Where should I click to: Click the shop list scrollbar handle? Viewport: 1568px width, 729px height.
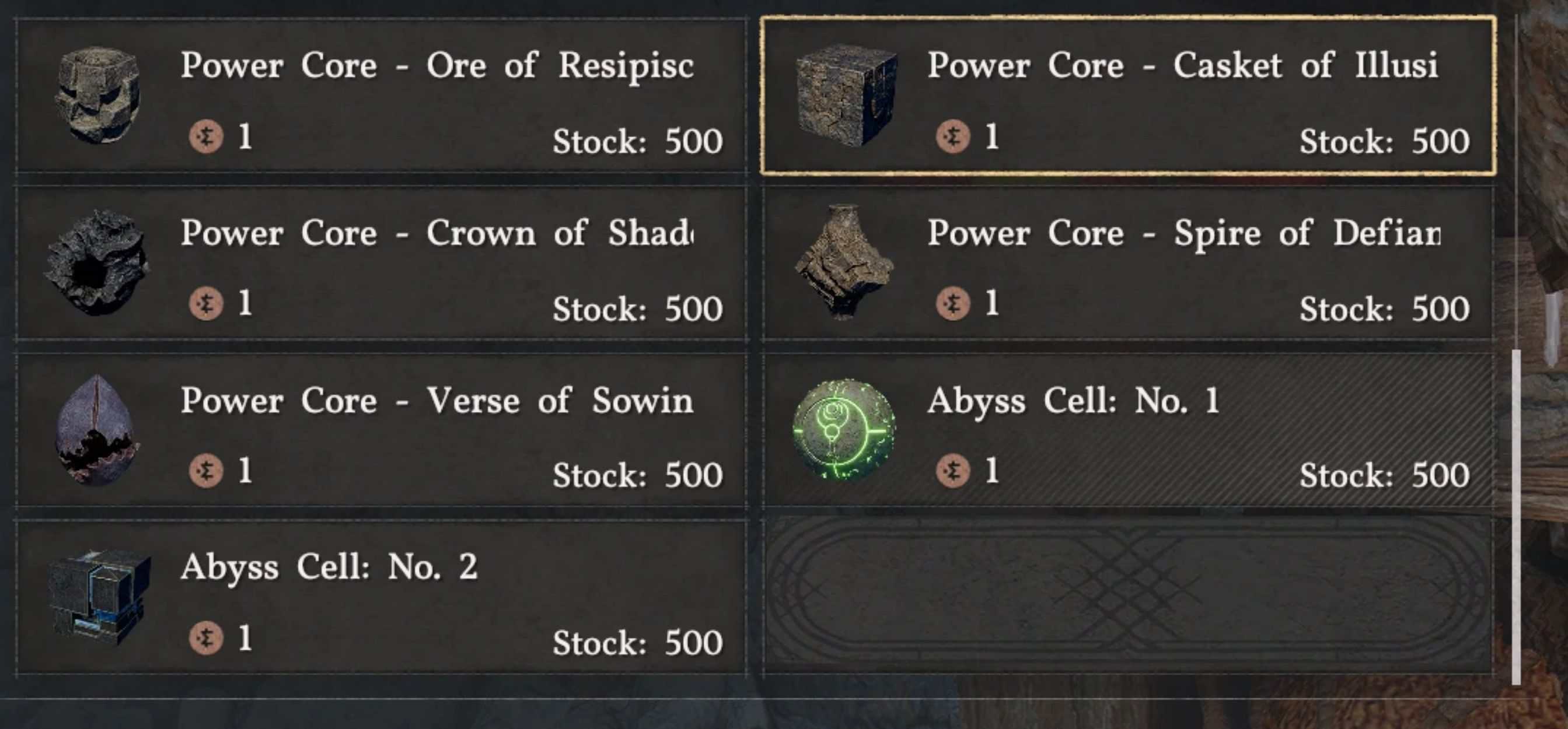click(x=1515, y=516)
